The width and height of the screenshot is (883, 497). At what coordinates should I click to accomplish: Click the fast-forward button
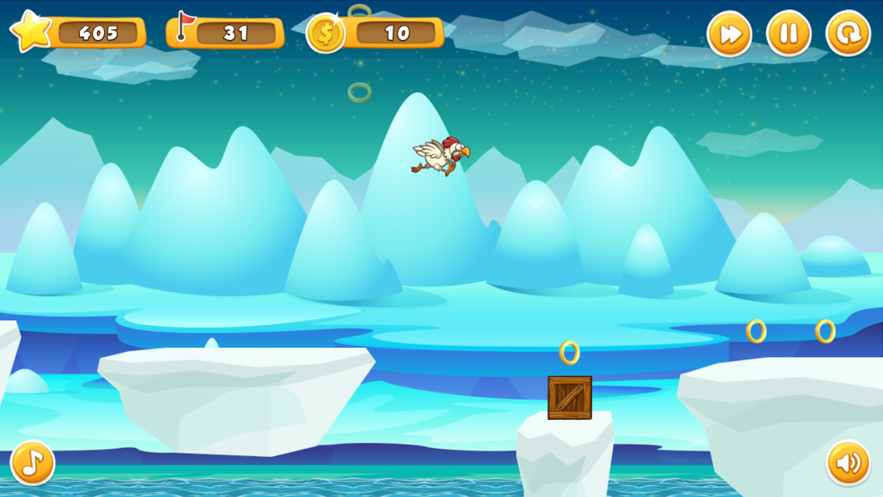(x=729, y=34)
